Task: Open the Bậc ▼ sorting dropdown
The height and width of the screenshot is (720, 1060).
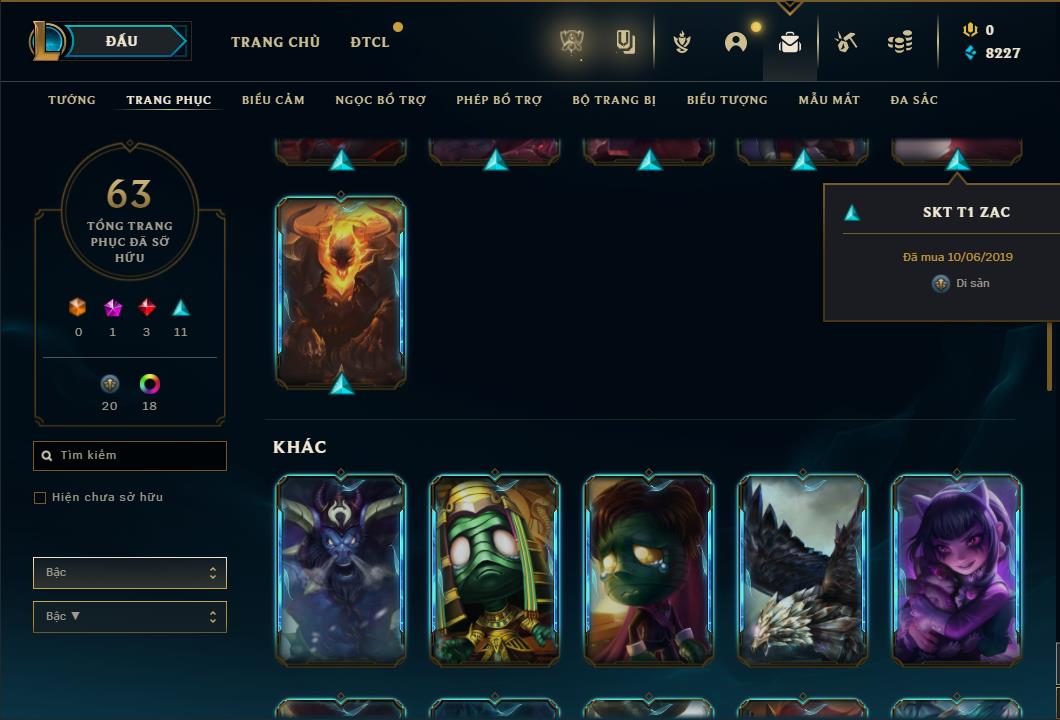Action: [x=130, y=617]
